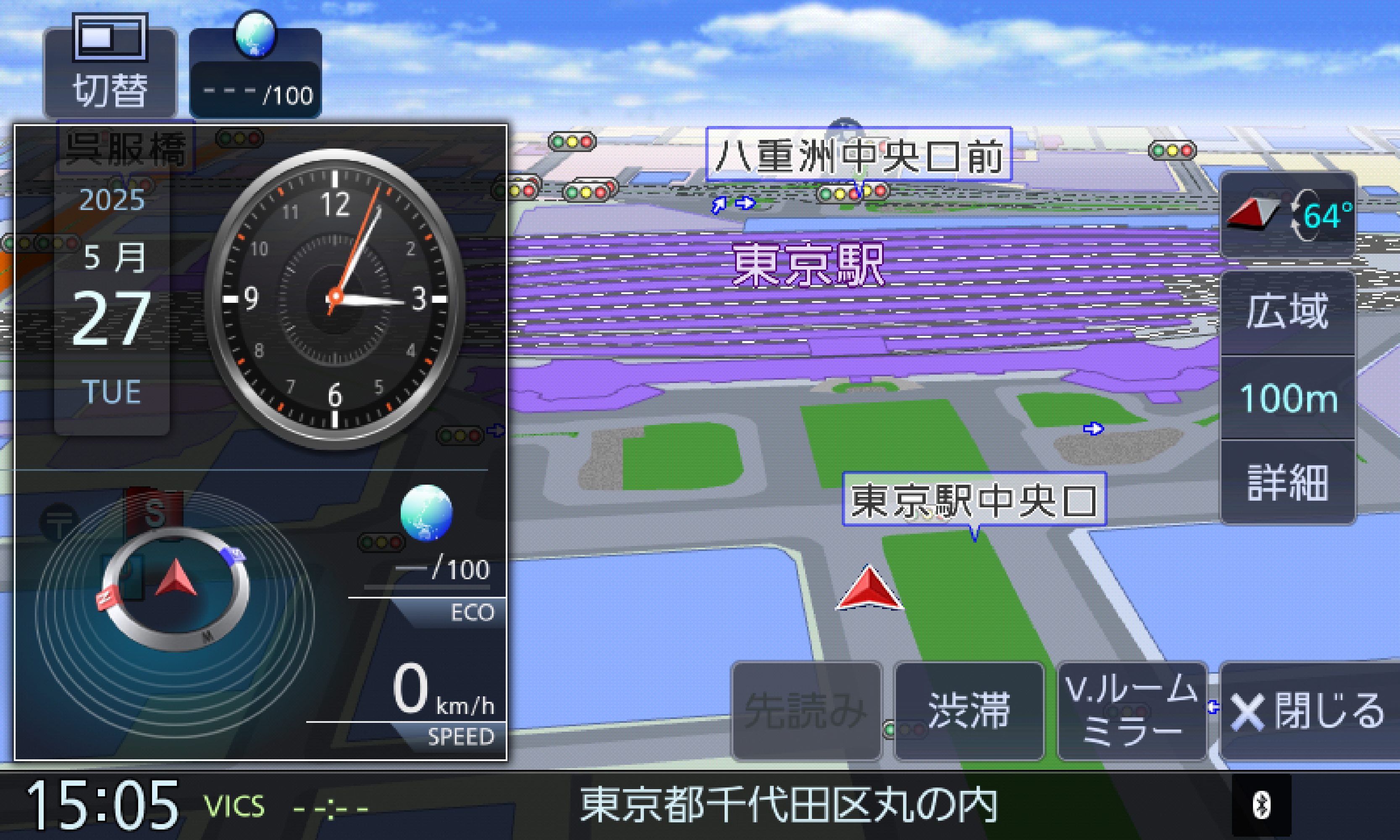Viewport: 1400px width, 840px height.
Task: Choose the 東京駅中央口 map label
Action: click(x=974, y=499)
